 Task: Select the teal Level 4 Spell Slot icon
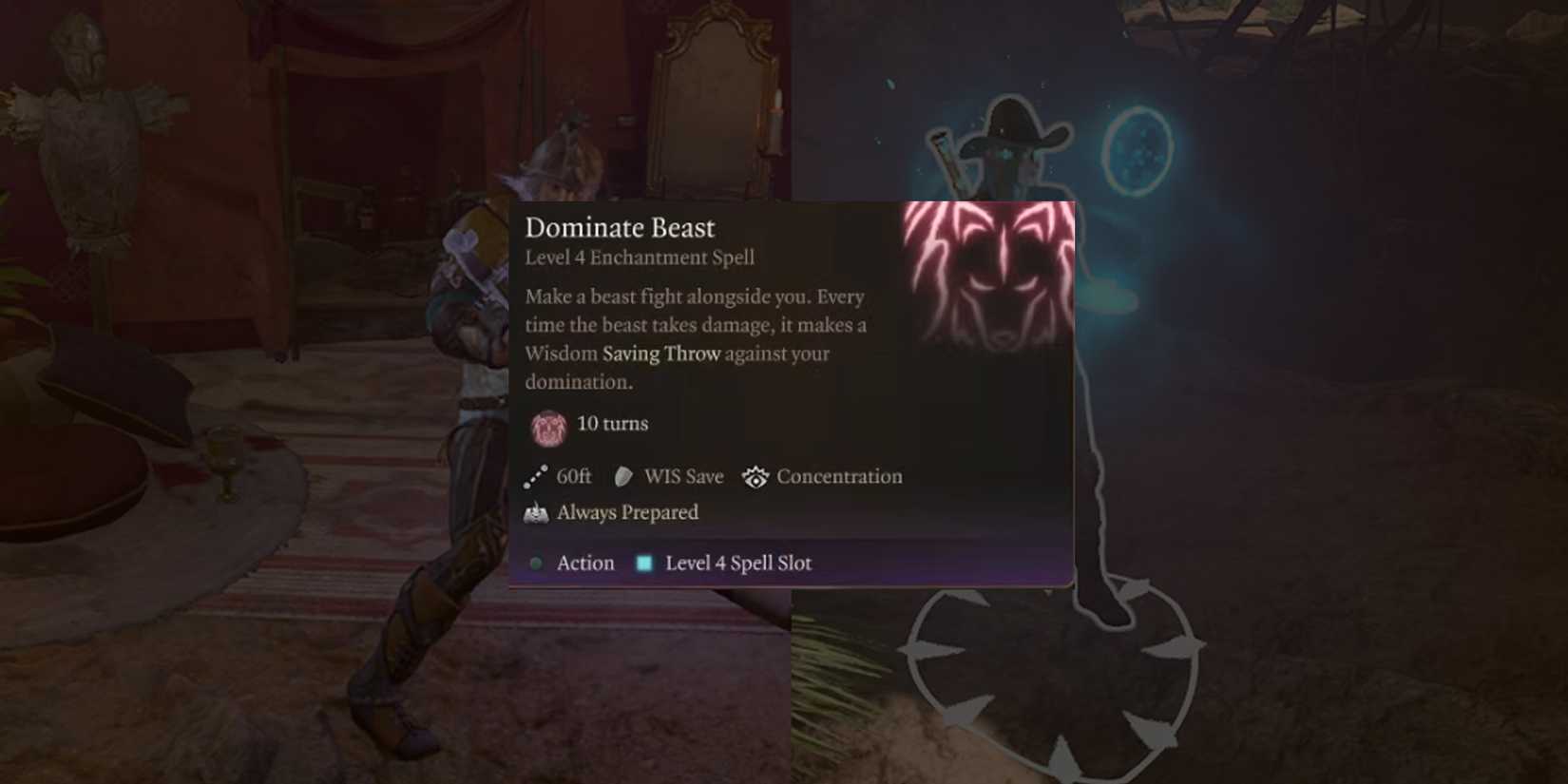point(644,563)
